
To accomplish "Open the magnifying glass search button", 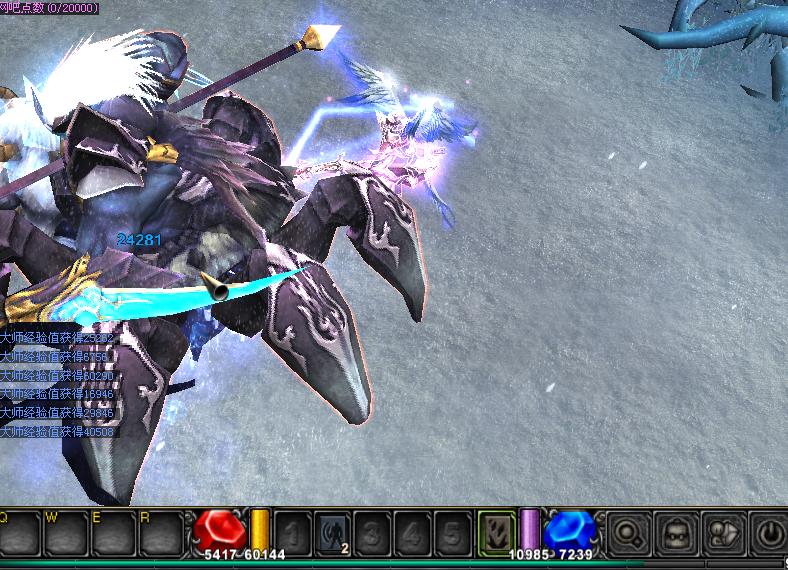I will 630,531.
